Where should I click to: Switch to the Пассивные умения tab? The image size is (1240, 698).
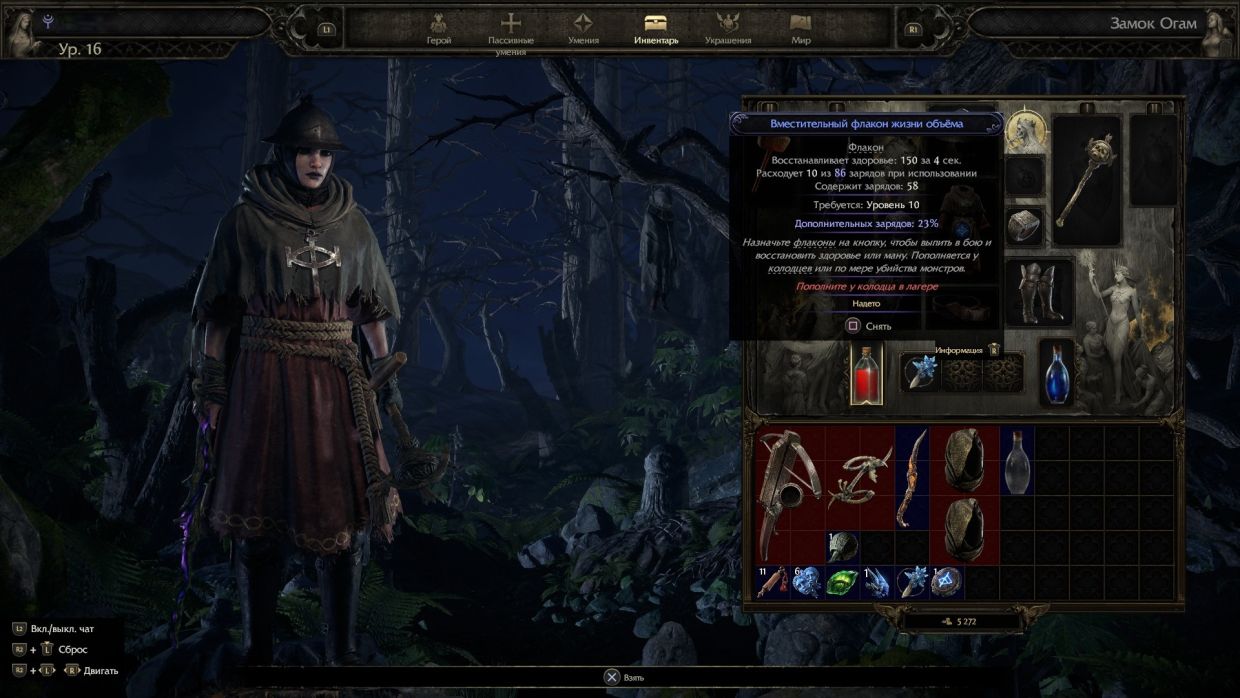tap(511, 30)
